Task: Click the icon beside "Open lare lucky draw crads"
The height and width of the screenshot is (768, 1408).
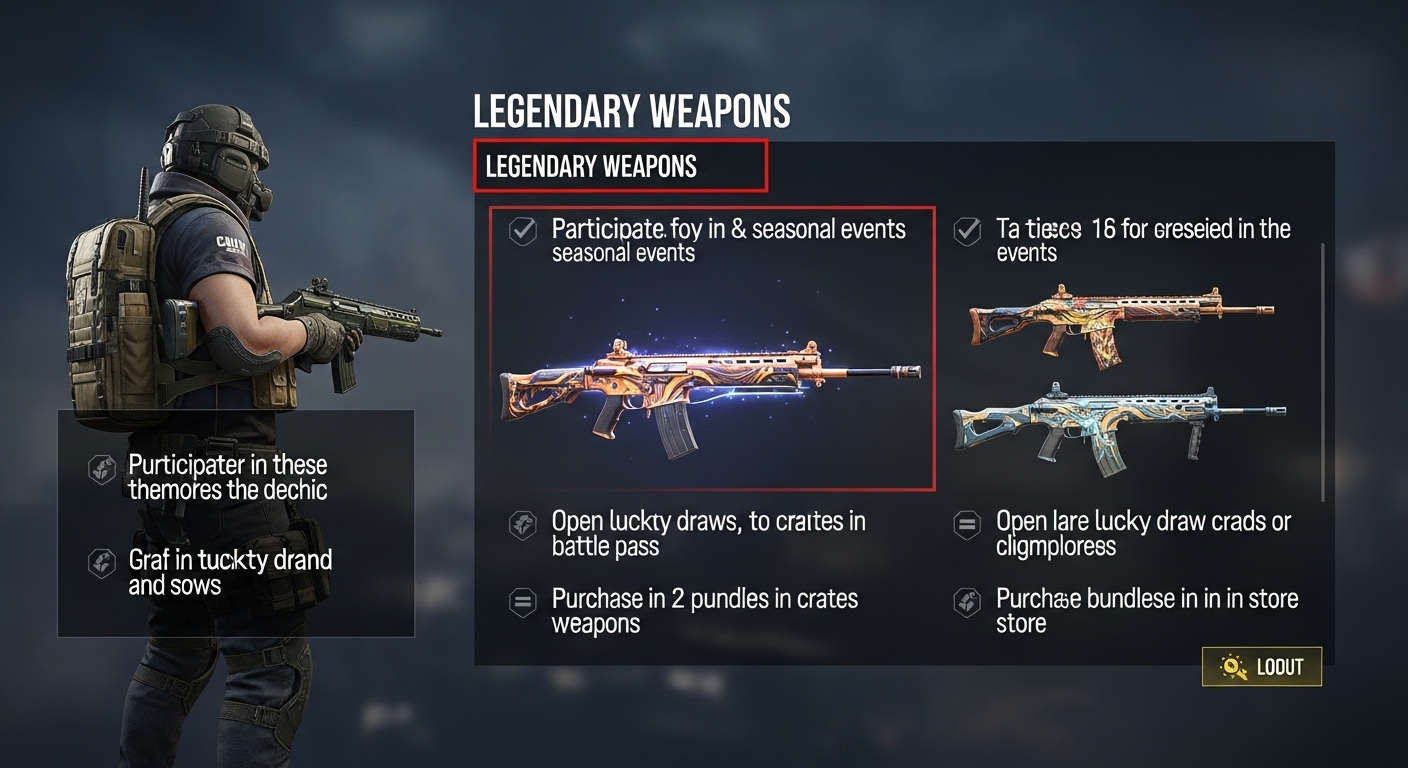Action: 967,524
